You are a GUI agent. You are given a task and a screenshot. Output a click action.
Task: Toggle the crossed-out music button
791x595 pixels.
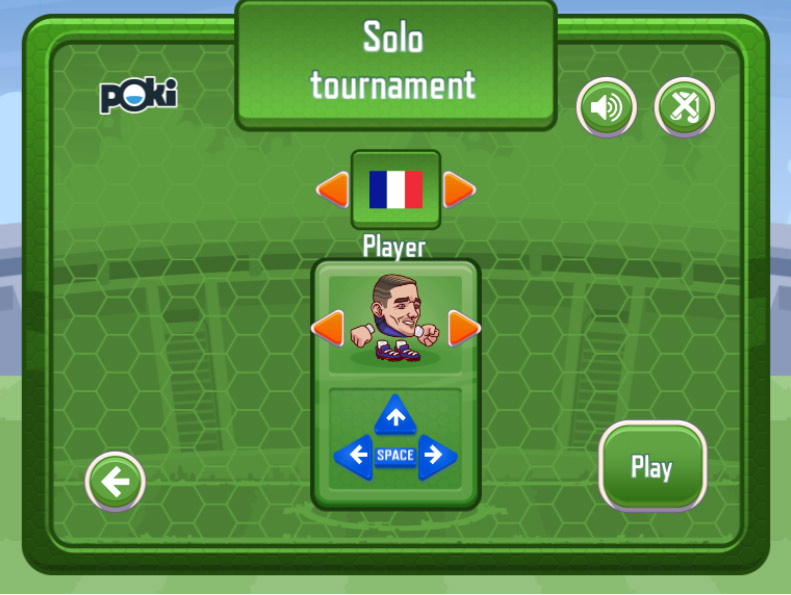685,107
